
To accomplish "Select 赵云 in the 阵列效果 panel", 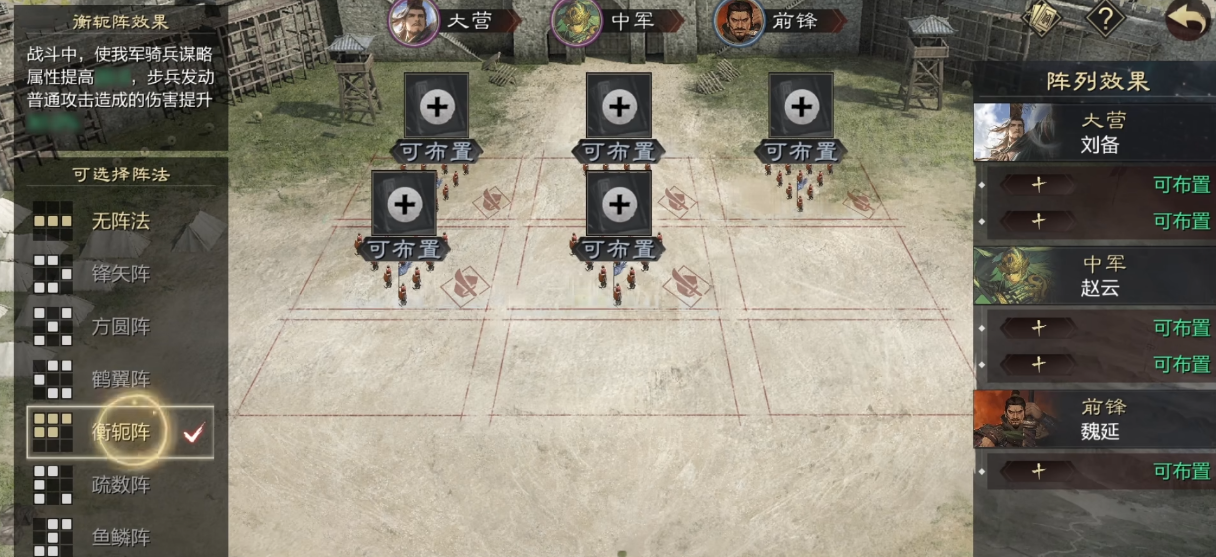I will pos(1093,276).
